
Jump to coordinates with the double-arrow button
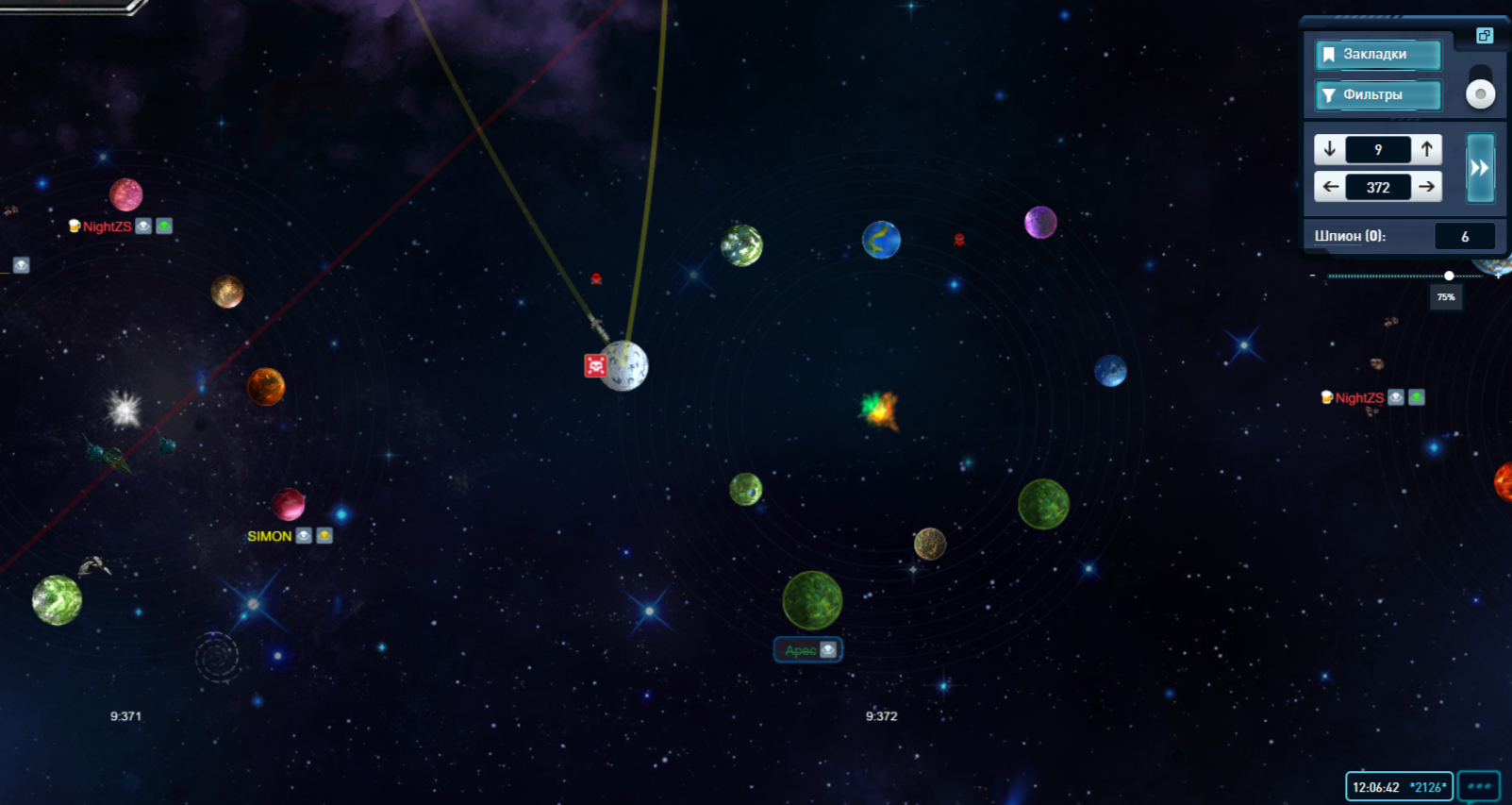(x=1479, y=168)
